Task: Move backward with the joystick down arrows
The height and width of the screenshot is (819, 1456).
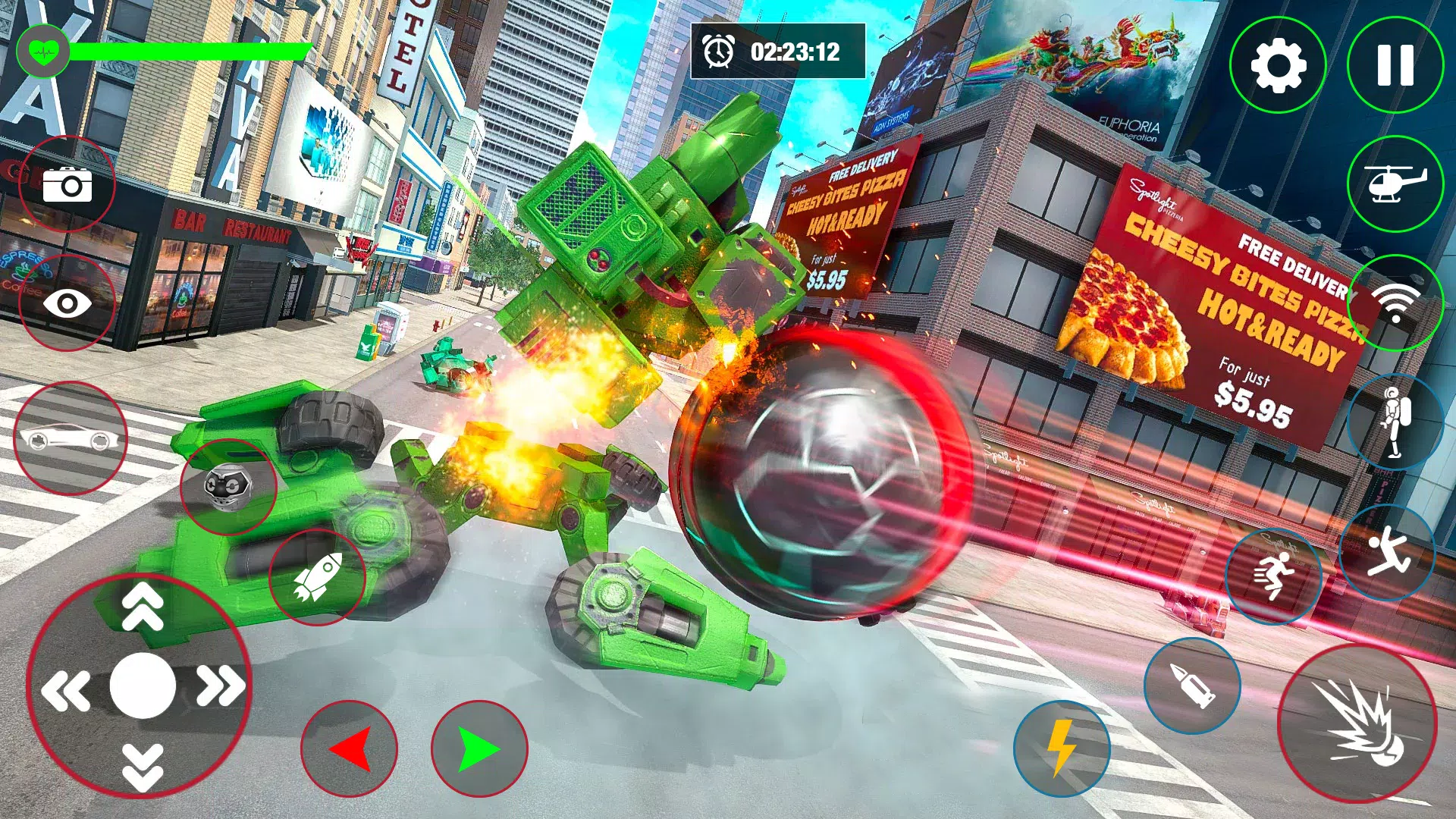Action: (x=142, y=766)
